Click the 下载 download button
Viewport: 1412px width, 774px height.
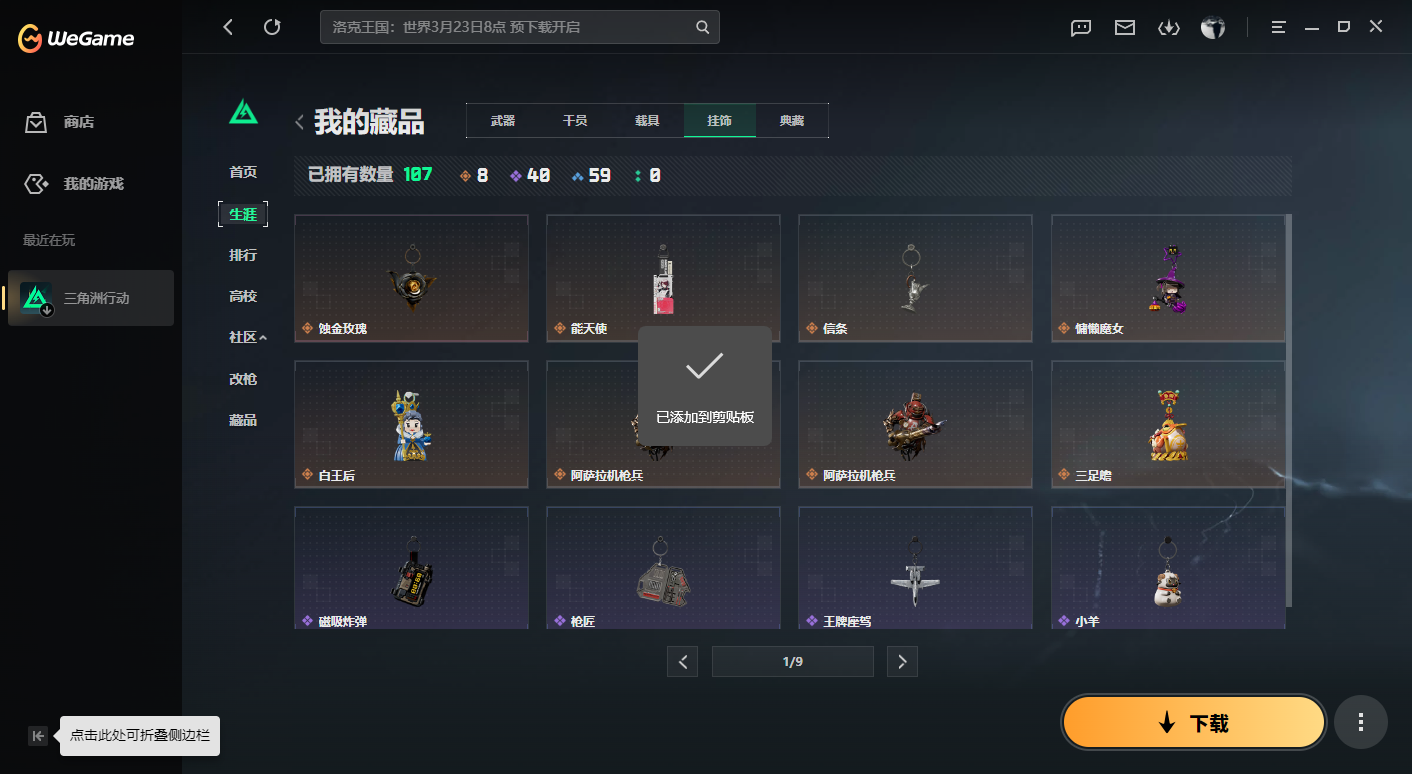[x=1192, y=721]
